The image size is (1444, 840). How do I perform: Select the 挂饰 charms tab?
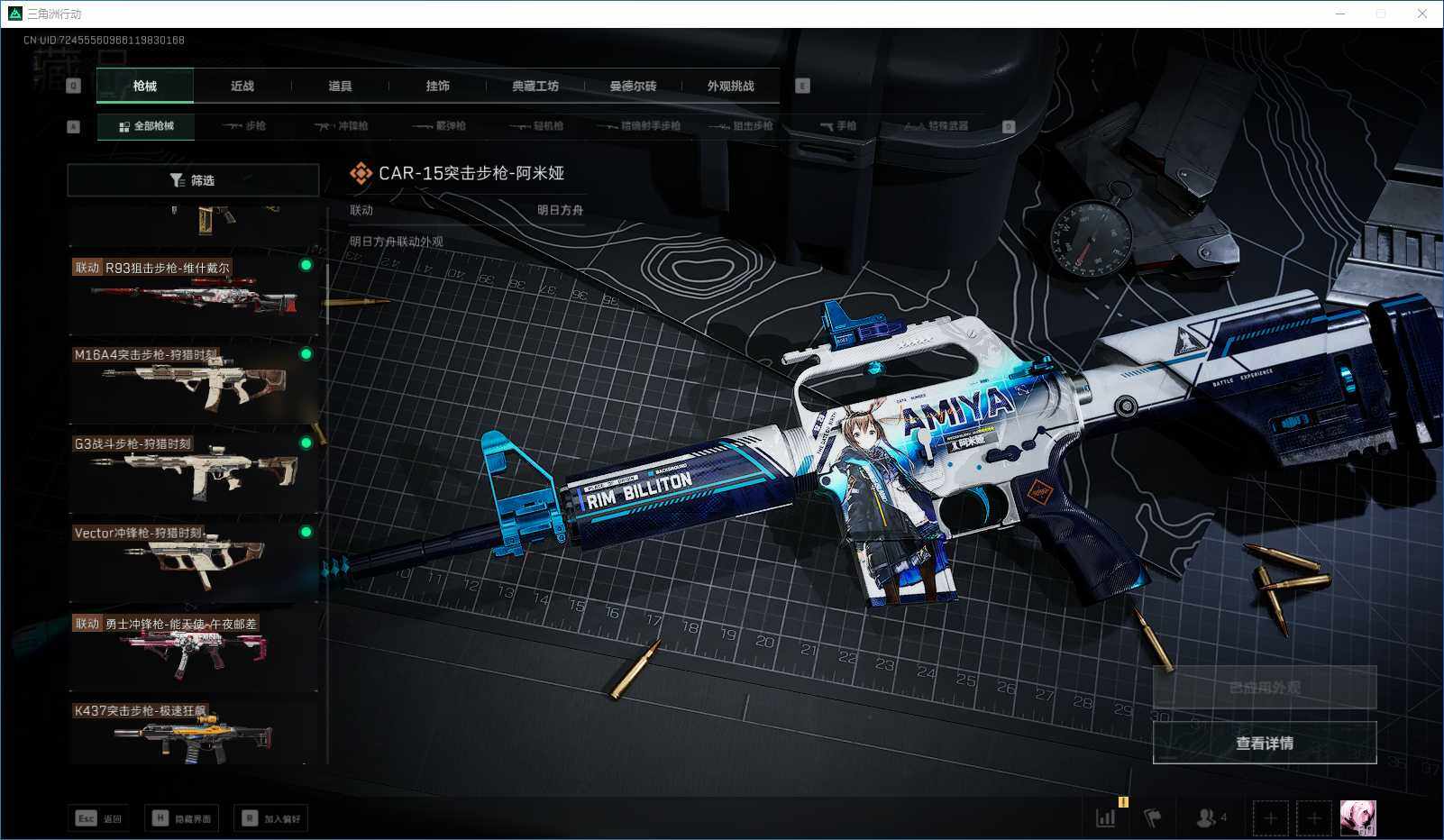[x=437, y=87]
